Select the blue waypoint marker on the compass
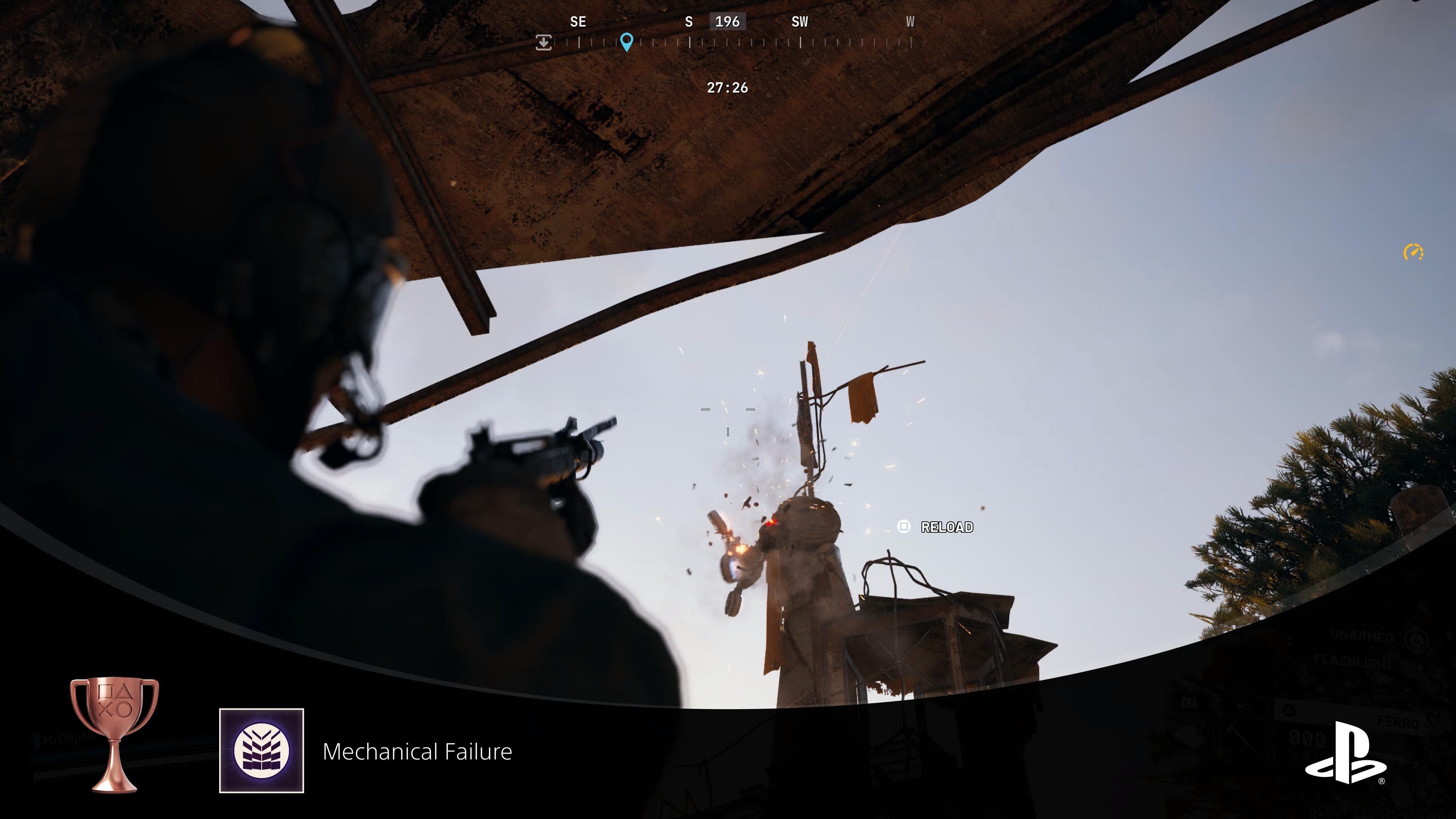The image size is (1456, 819). [626, 41]
